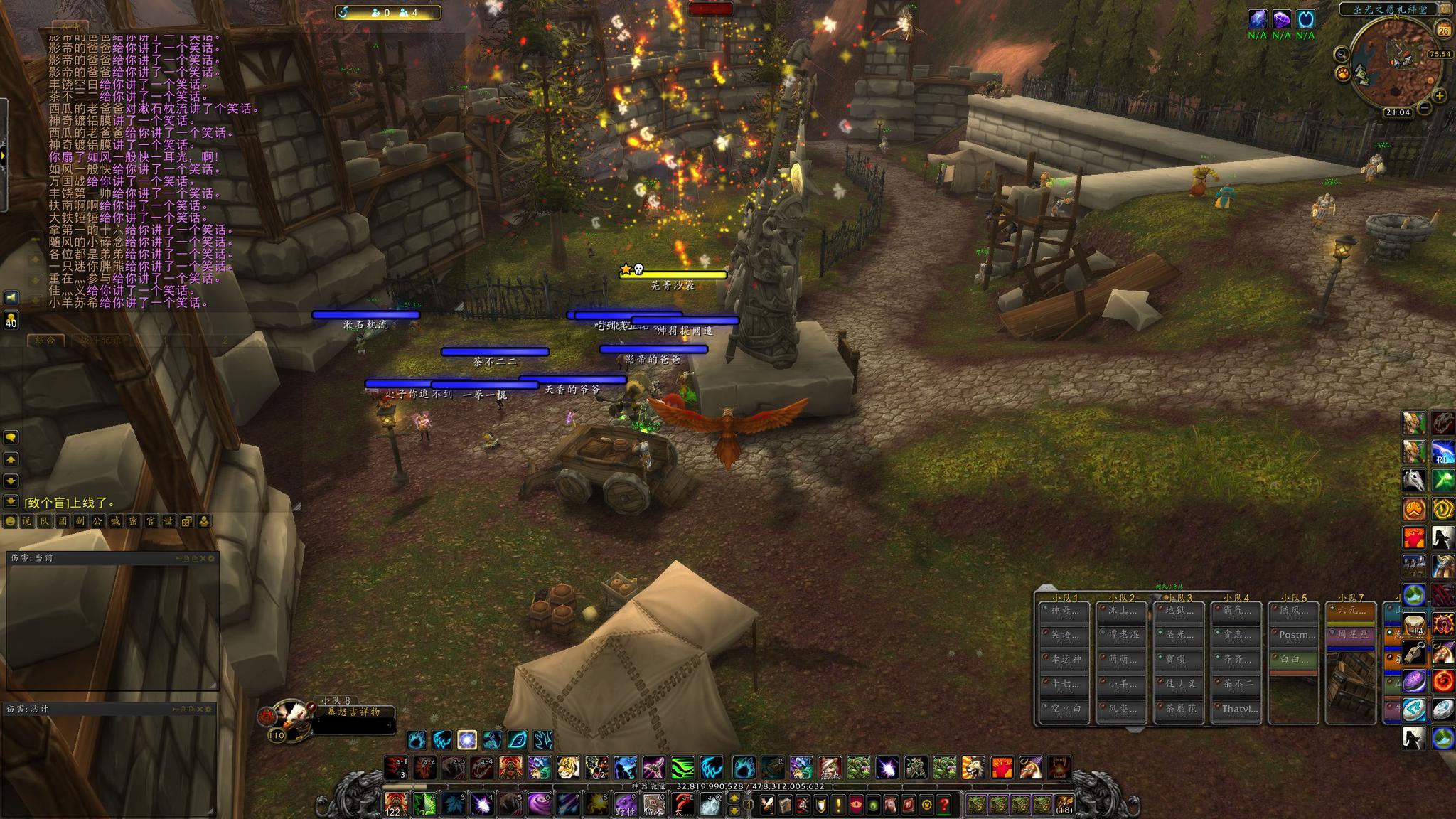Select raid member Postm... in group 5

(1292, 634)
